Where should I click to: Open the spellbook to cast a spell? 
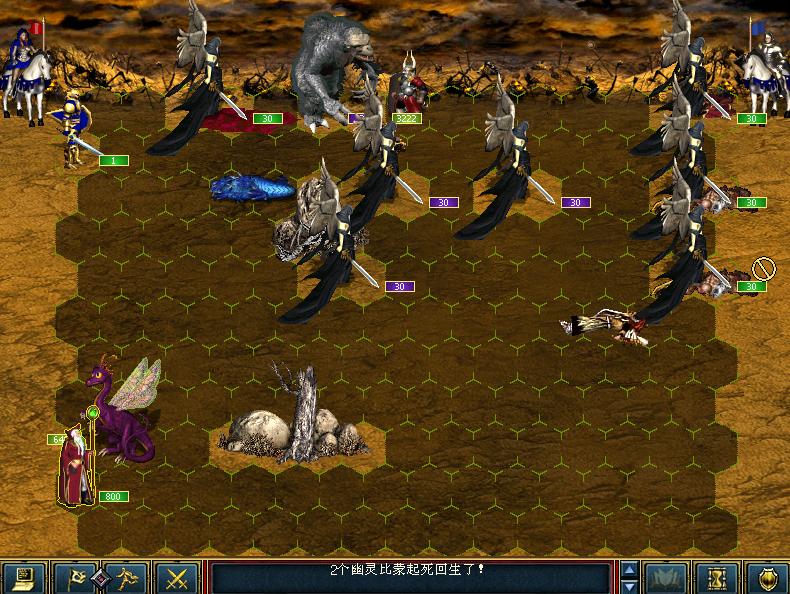tap(664, 577)
